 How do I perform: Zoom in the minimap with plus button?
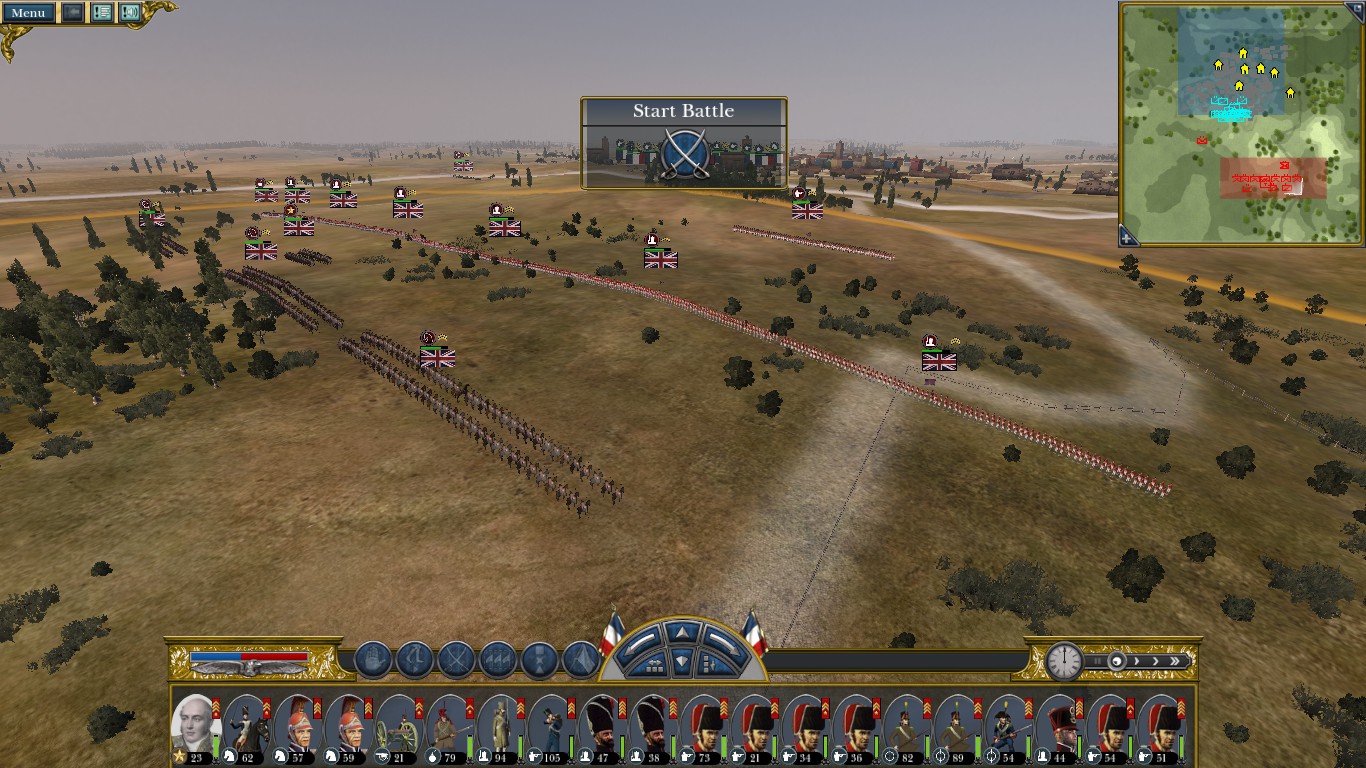1128,238
